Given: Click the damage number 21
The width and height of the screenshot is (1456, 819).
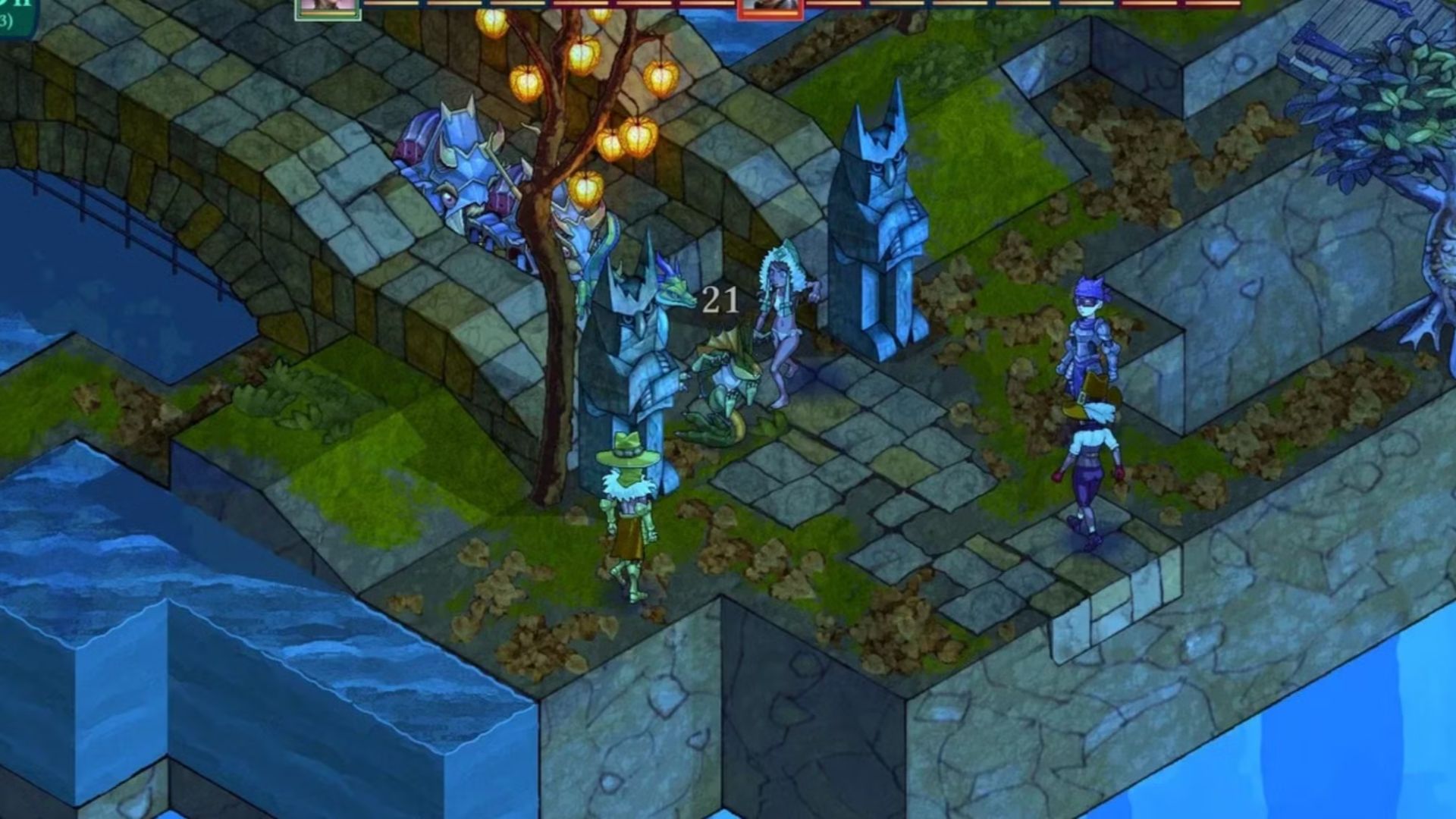Looking at the screenshot, I should tap(719, 300).
